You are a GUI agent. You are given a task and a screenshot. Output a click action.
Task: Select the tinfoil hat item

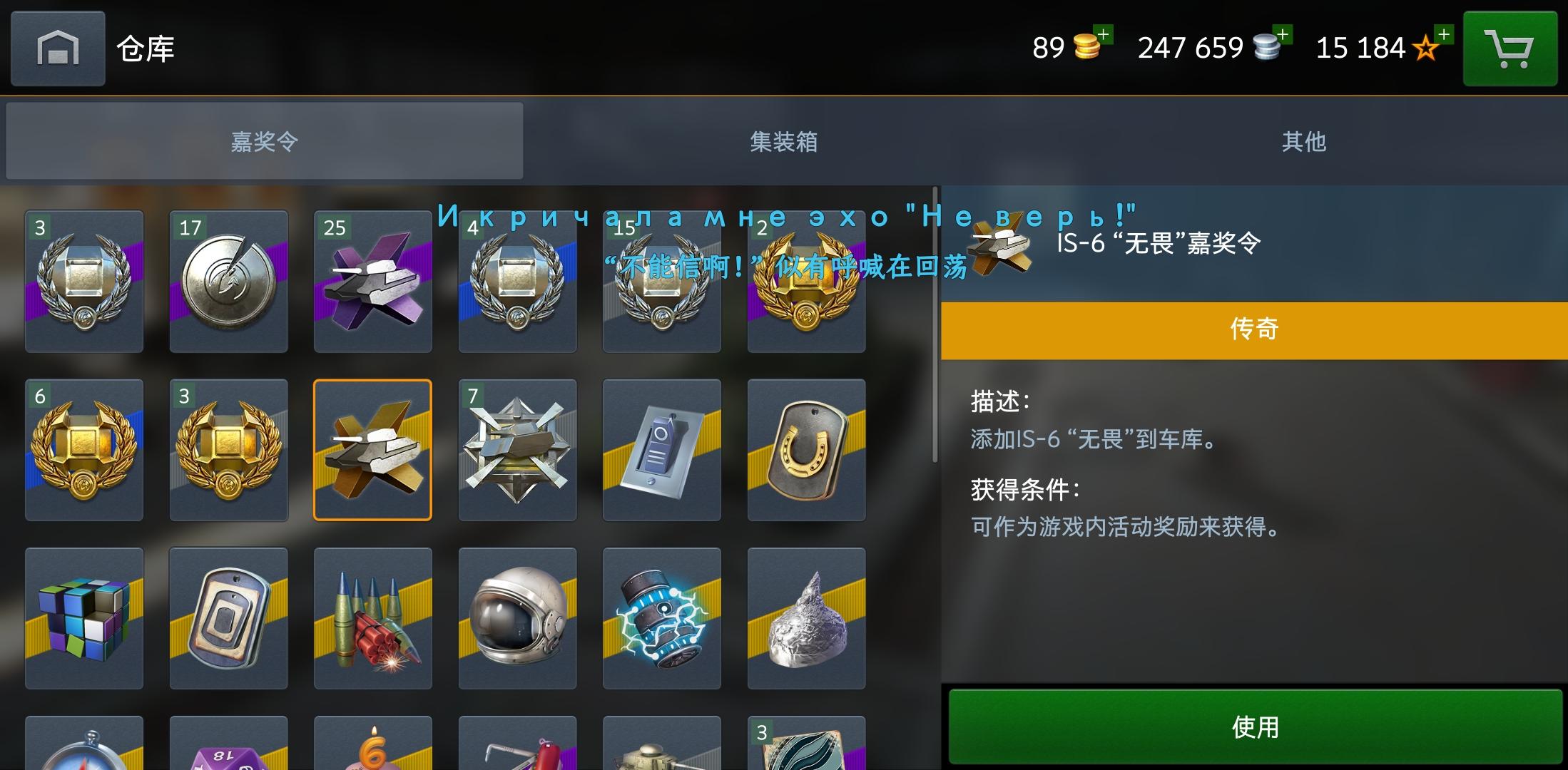(x=806, y=619)
